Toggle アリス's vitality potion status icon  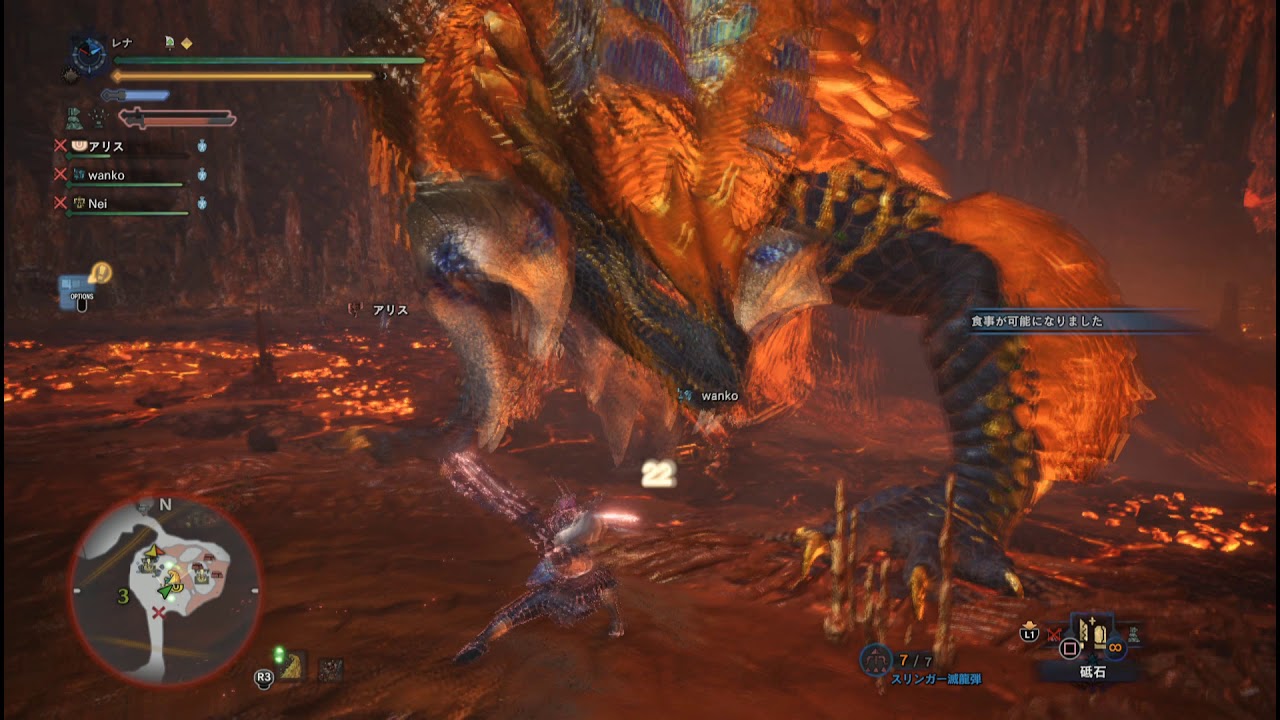pyautogui.click(x=203, y=147)
